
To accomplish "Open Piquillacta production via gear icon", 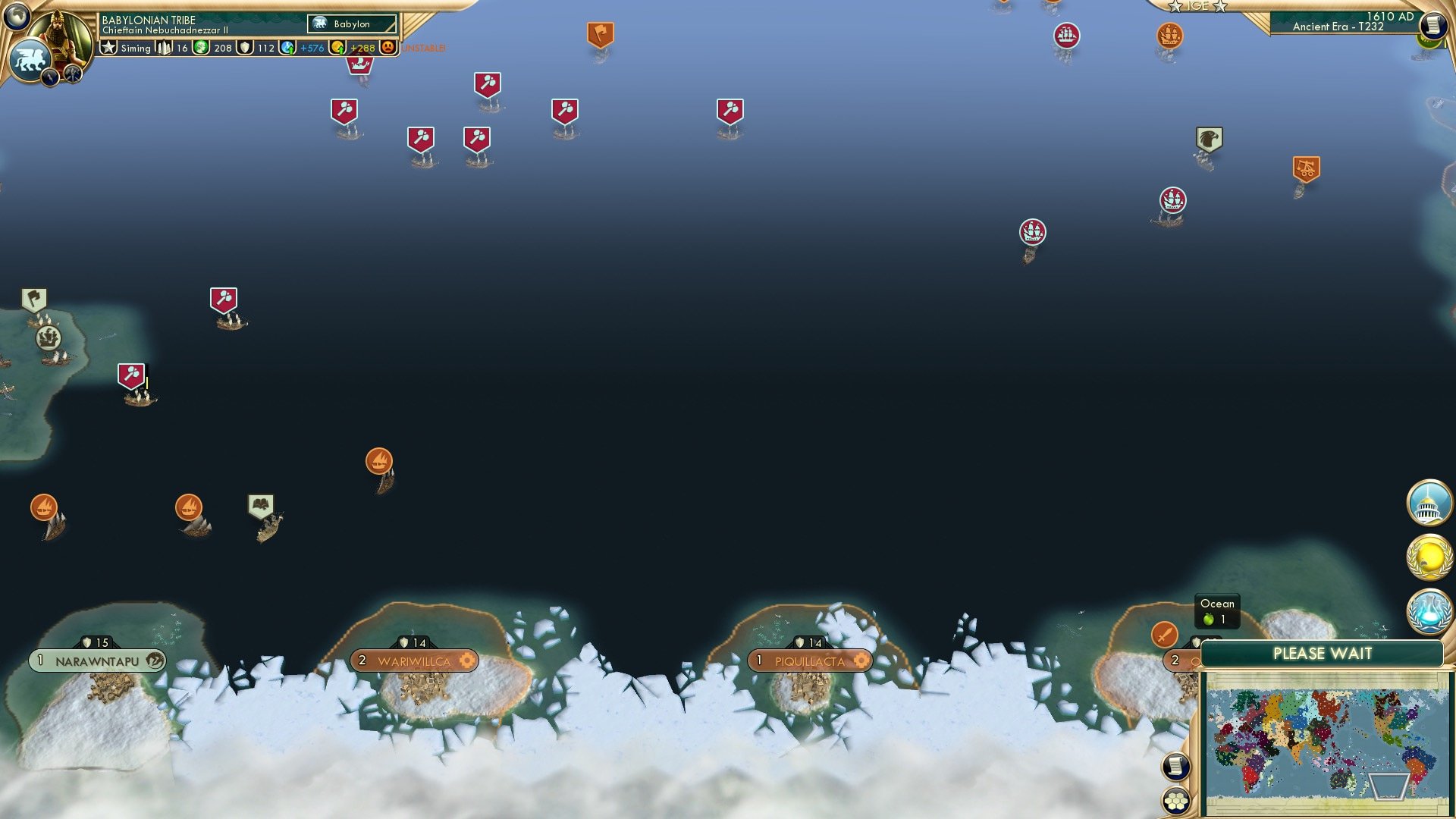I will [x=862, y=661].
